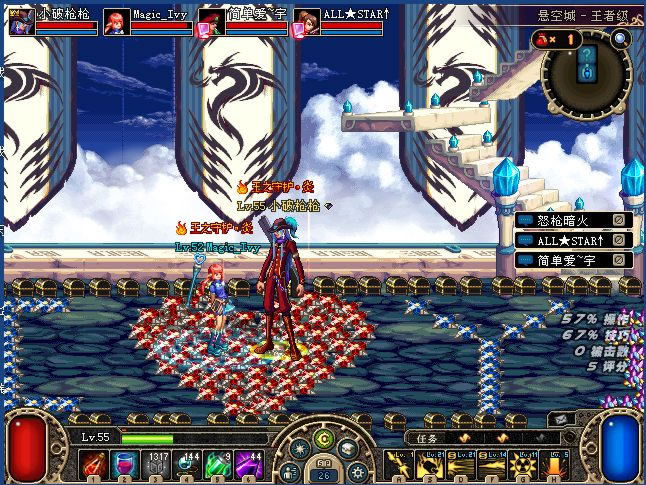Use the purple item slot showing 44
This screenshot has height=485, width=646.
coord(251,464)
